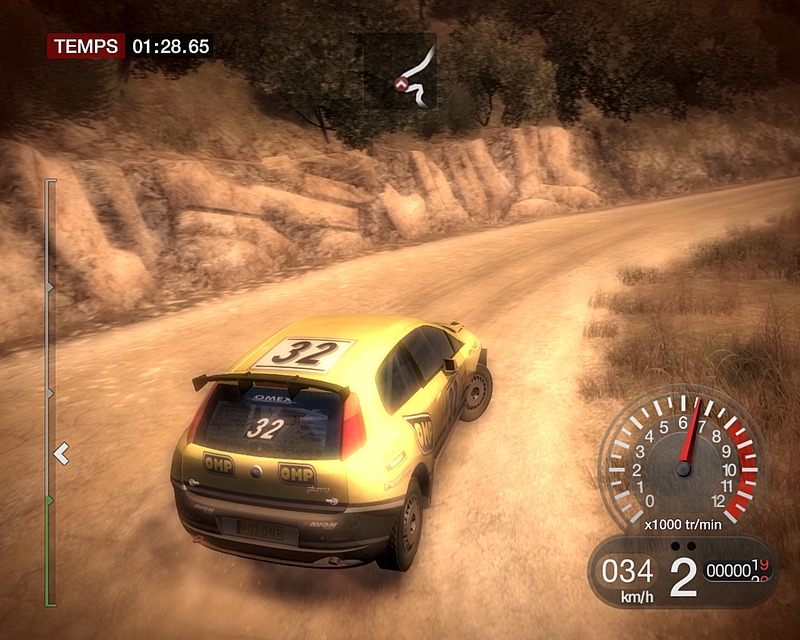
Task: Click the white arrow on the stage progress bar
Action: tap(61, 454)
